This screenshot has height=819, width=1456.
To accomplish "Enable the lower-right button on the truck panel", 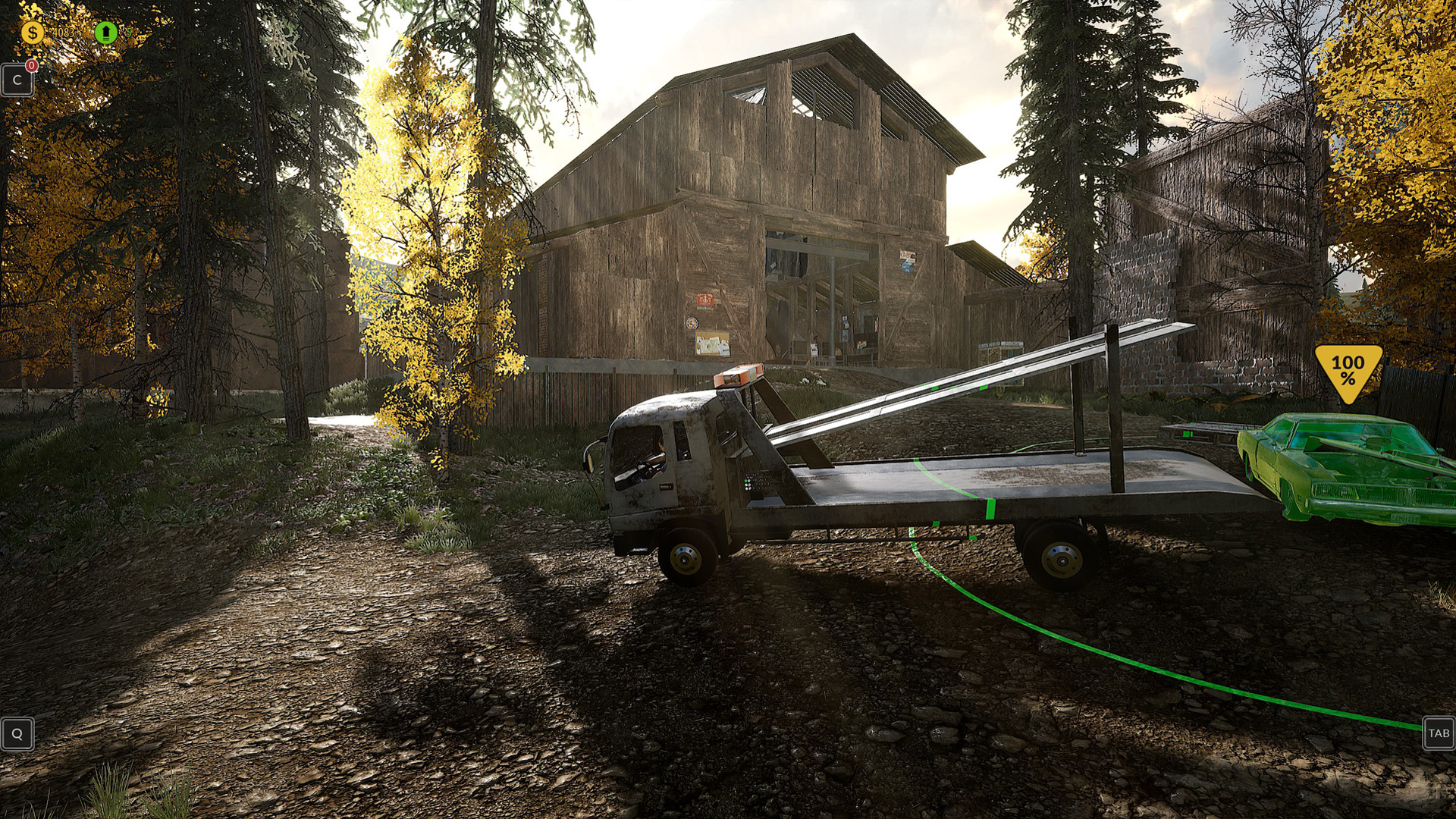I will coord(750,488).
